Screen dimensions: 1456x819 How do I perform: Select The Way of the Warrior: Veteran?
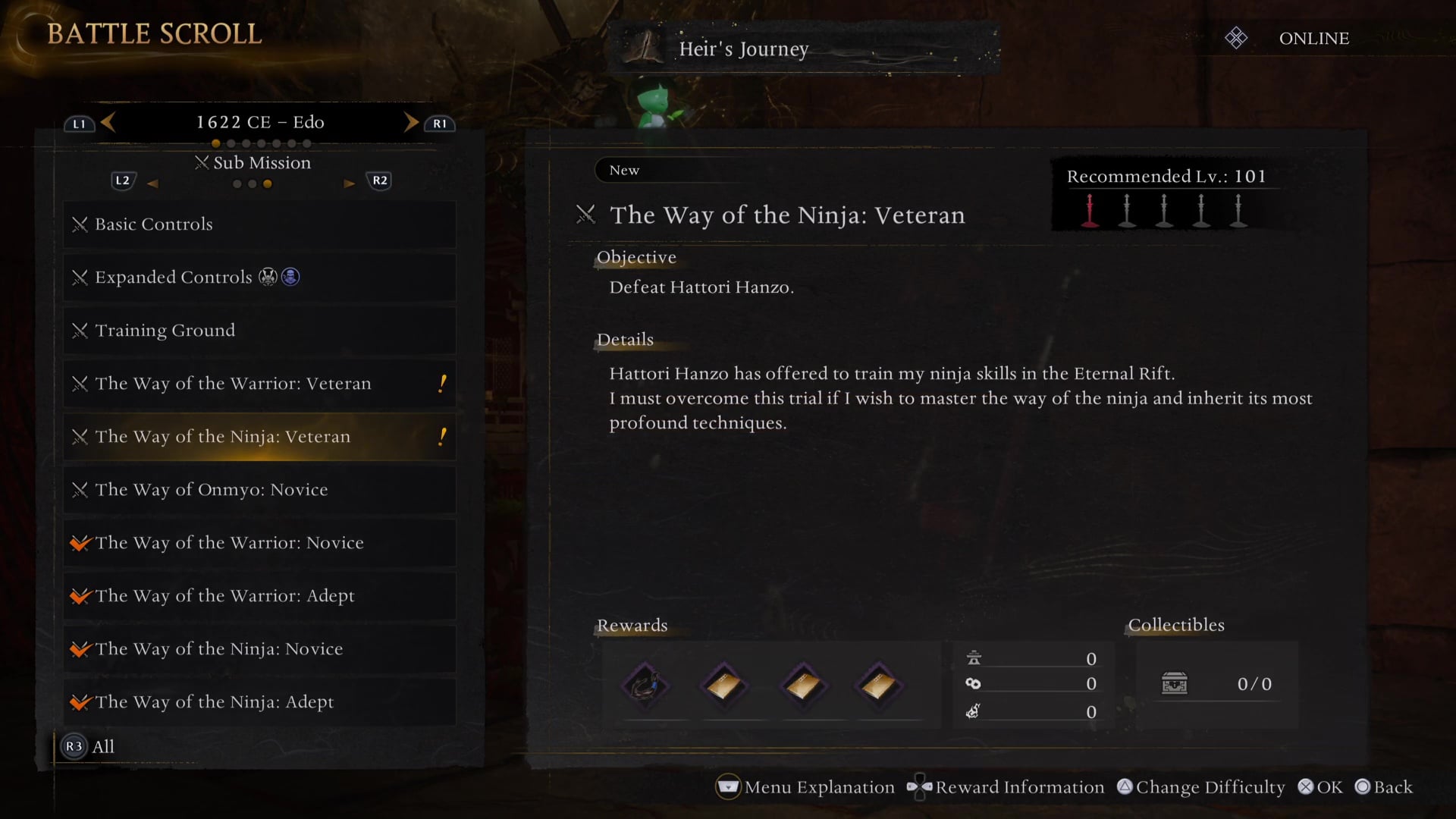coord(259,384)
